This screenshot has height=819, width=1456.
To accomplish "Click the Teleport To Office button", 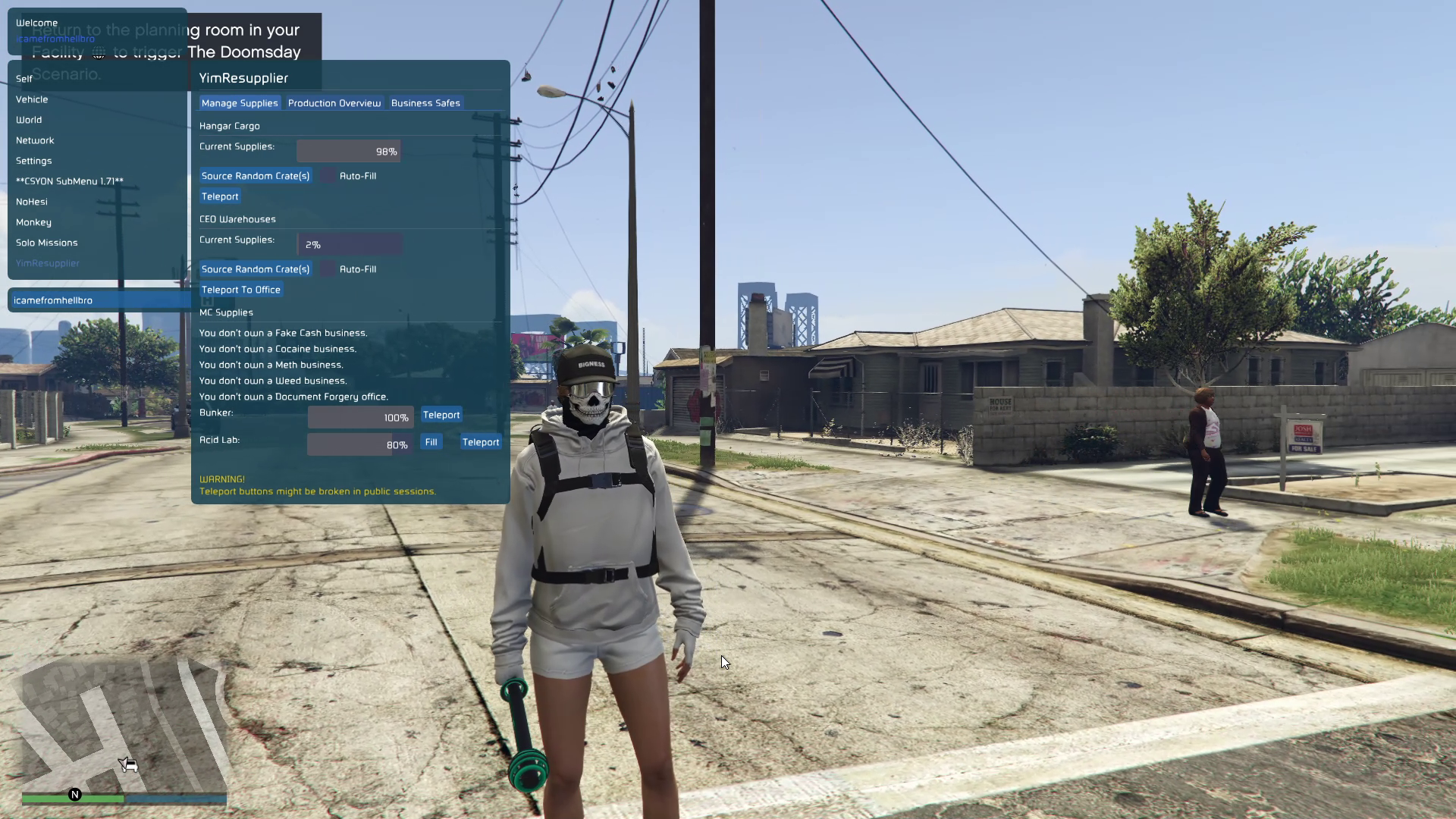I will coord(241,290).
